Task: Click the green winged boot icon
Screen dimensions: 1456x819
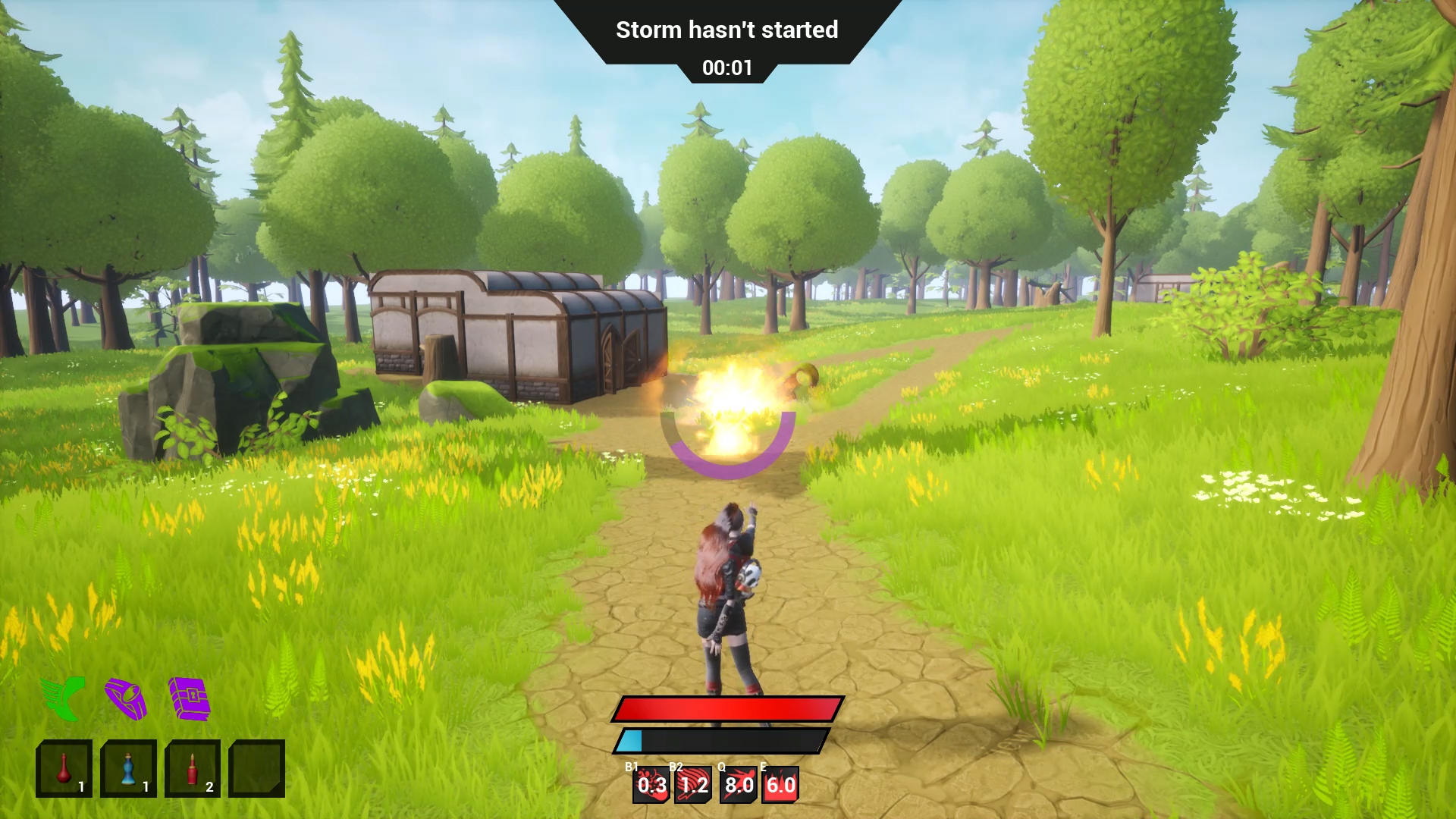Action: pos(63,698)
